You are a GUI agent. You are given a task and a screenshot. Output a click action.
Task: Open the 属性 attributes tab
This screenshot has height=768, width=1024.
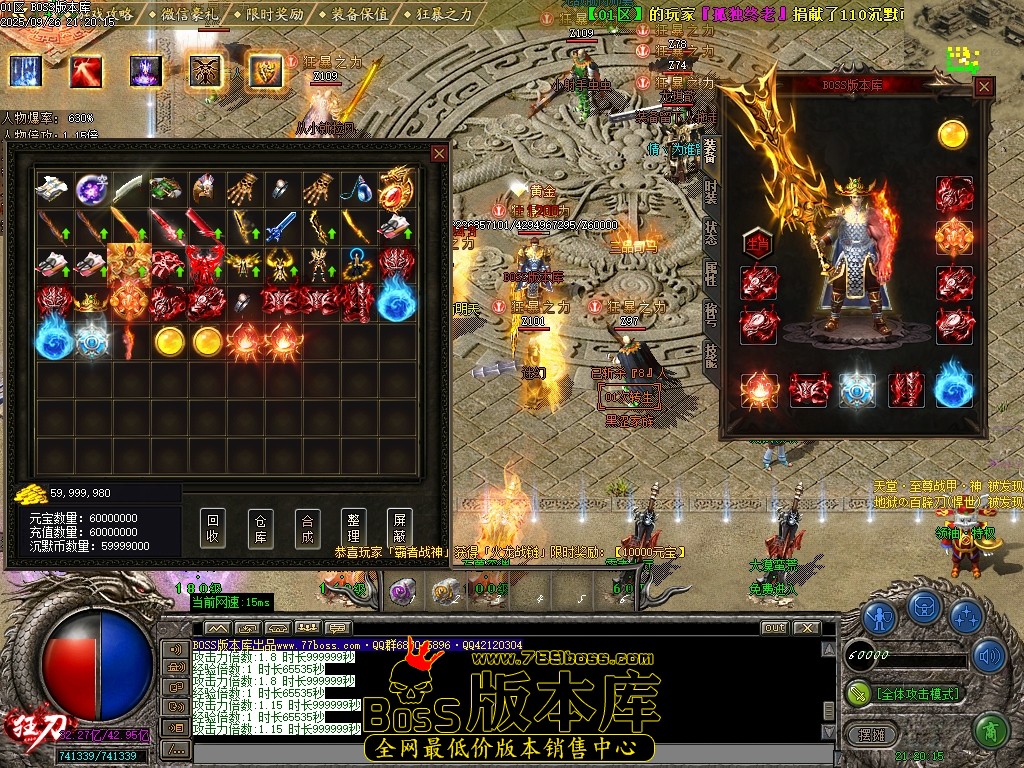[710, 272]
